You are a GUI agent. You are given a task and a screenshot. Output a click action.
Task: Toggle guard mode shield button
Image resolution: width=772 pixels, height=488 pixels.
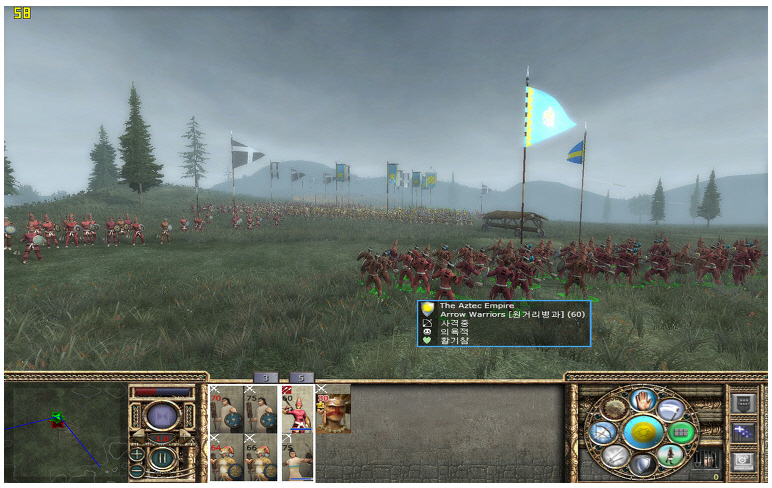pyautogui.click(x=643, y=465)
